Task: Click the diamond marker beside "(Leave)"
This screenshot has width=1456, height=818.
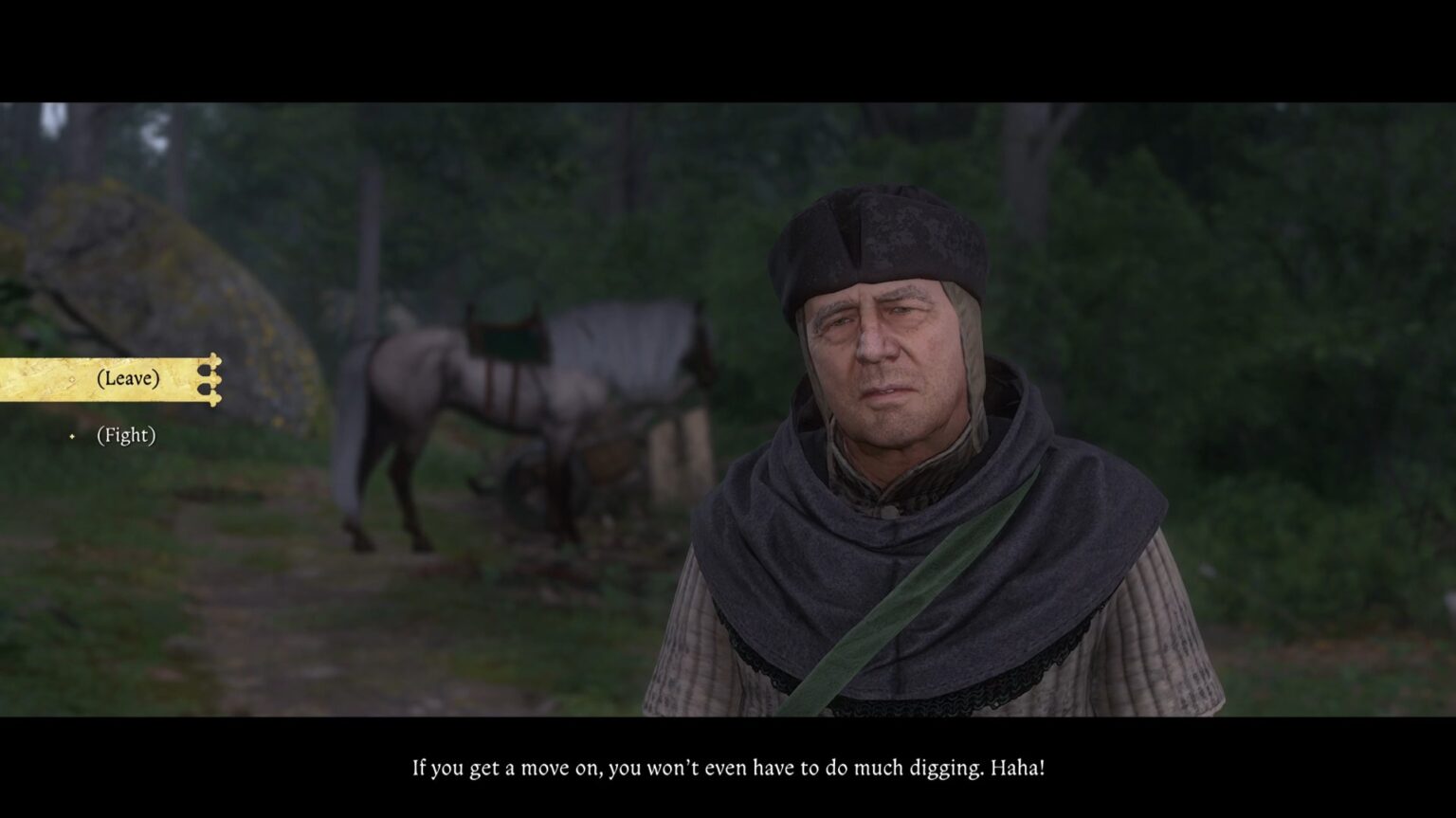Action: (x=72, y=378)
